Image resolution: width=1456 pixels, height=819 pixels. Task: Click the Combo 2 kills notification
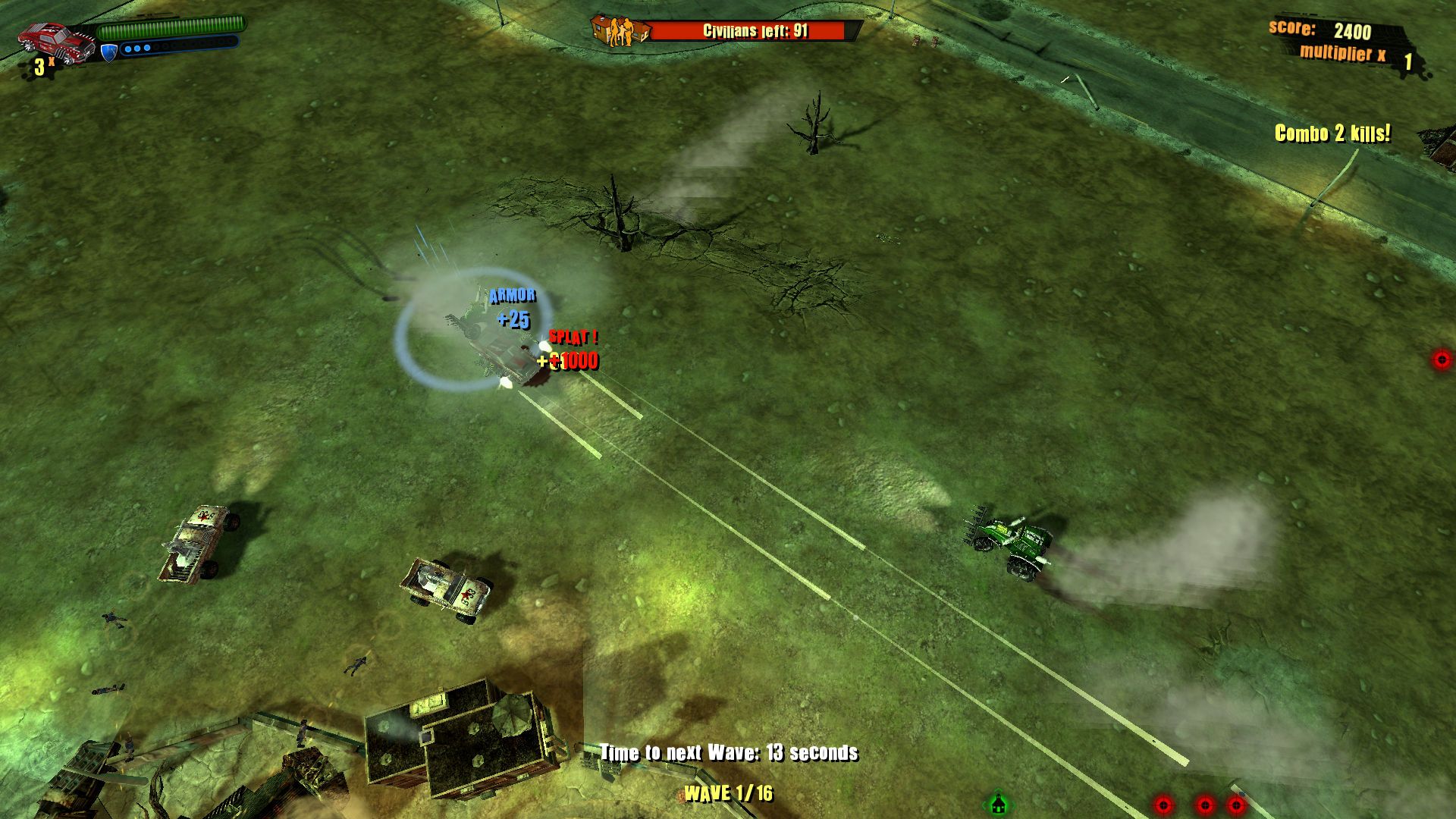point(1333,133)
